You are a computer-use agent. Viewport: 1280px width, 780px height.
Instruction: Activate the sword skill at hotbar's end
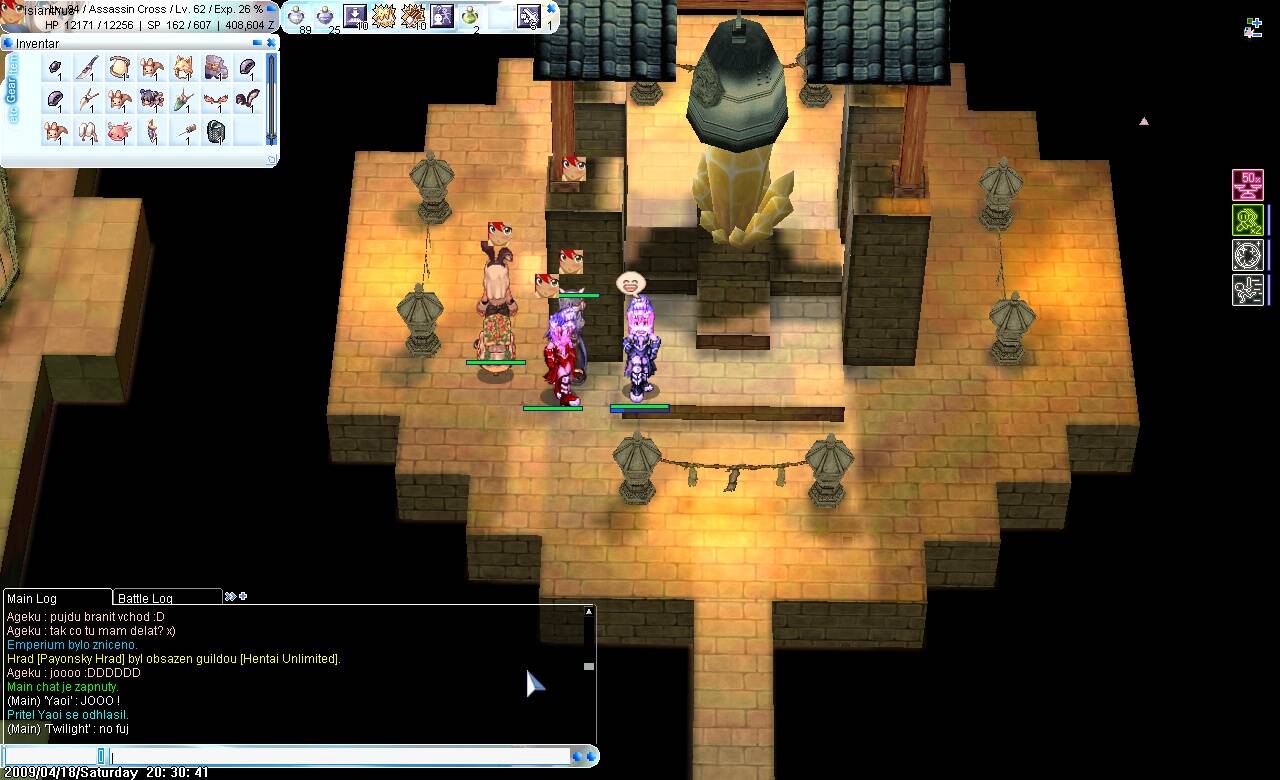point(528,16)
